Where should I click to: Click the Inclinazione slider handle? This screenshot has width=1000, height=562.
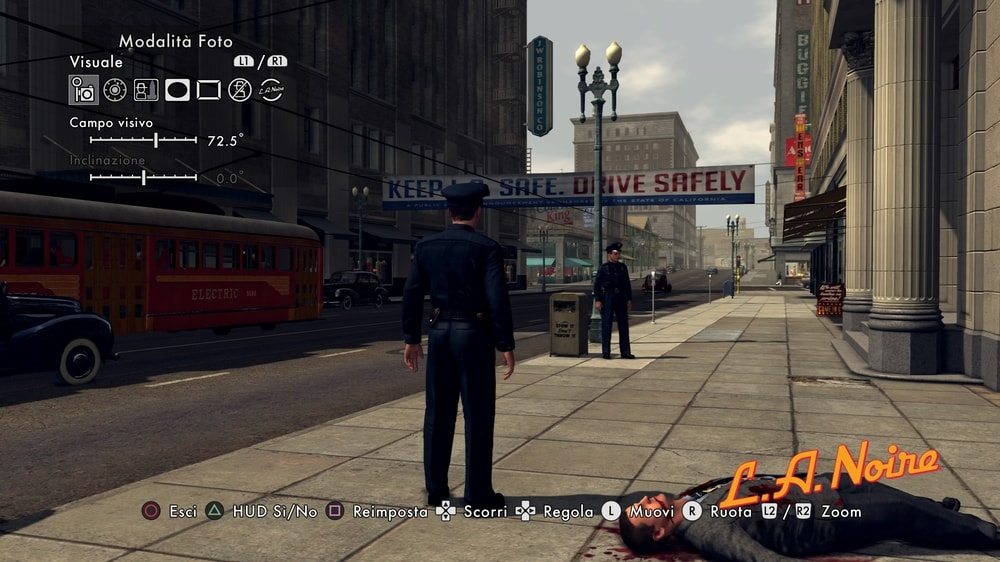point(144,178)
